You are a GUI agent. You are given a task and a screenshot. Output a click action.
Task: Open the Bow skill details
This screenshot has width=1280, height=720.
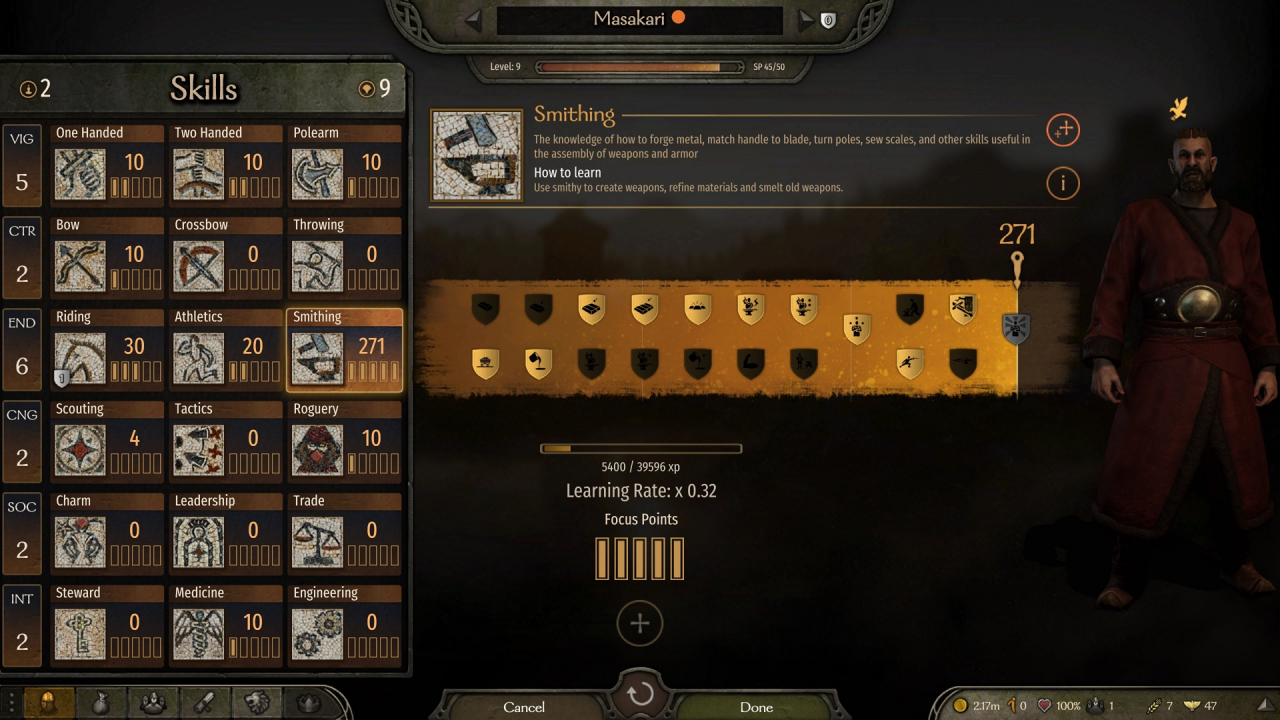(x=107, y=256)
